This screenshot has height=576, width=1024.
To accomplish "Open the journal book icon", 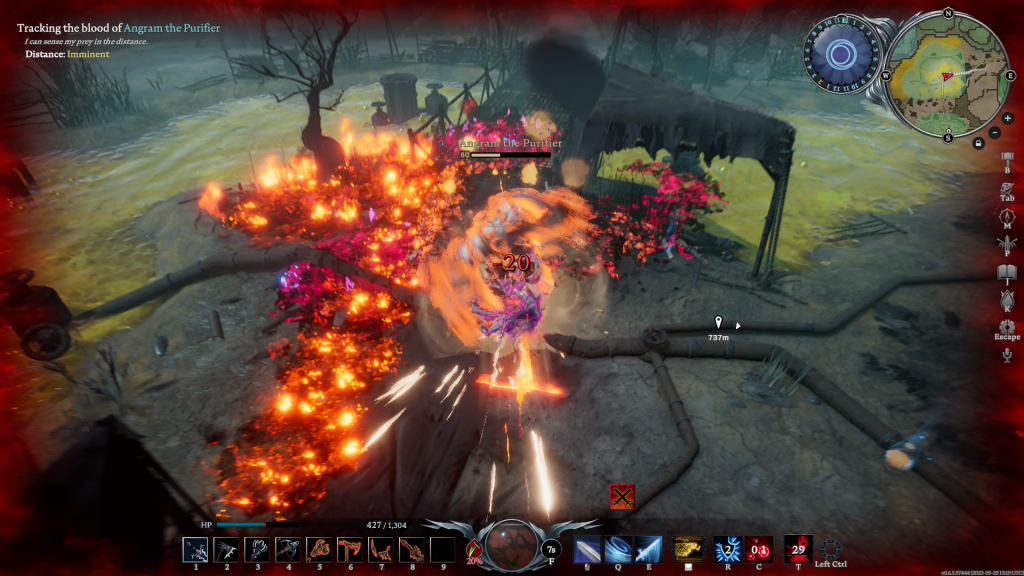I will point(1007,271).
